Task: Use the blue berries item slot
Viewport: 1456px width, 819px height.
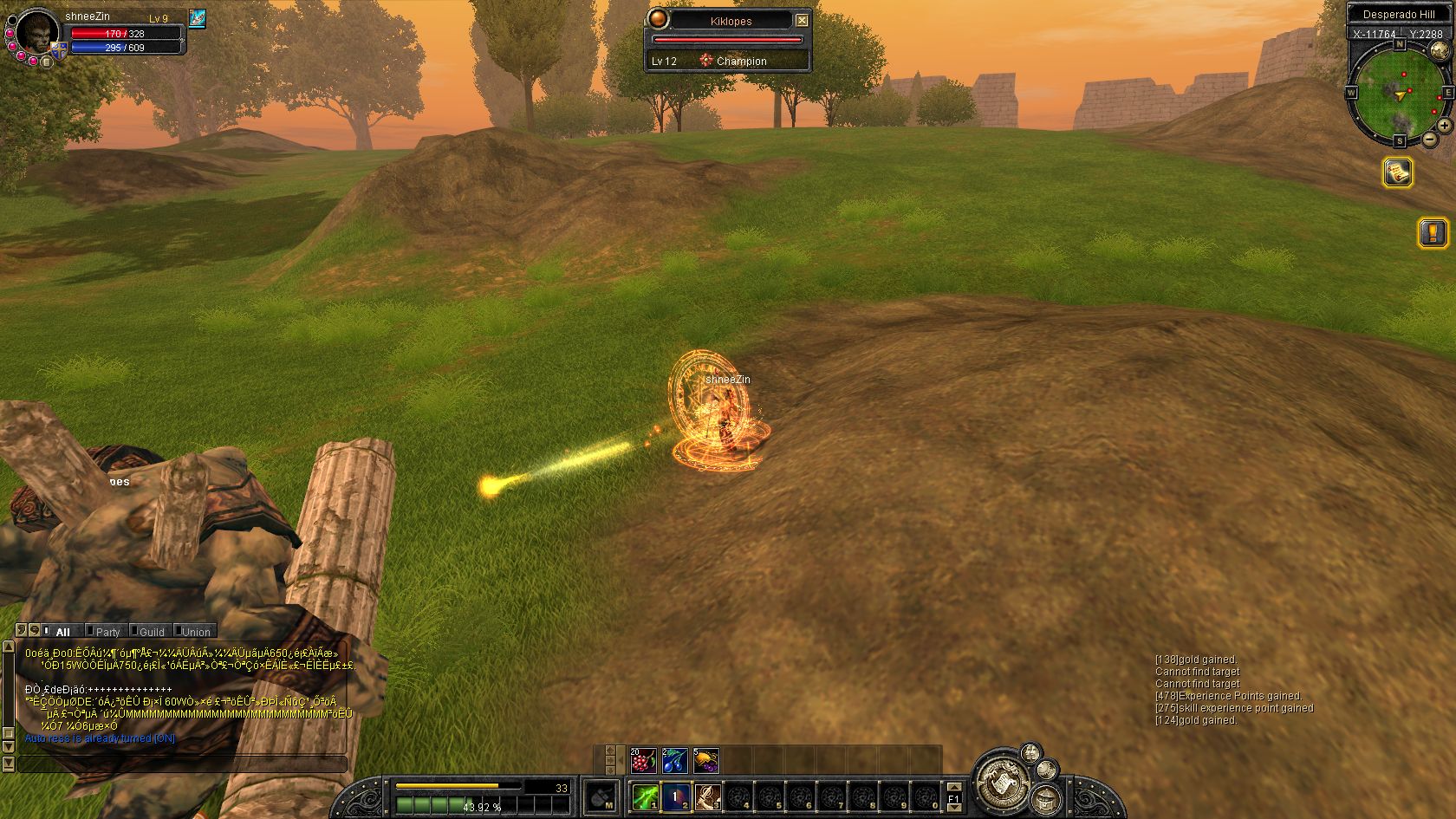Action: tap(674, 761)
